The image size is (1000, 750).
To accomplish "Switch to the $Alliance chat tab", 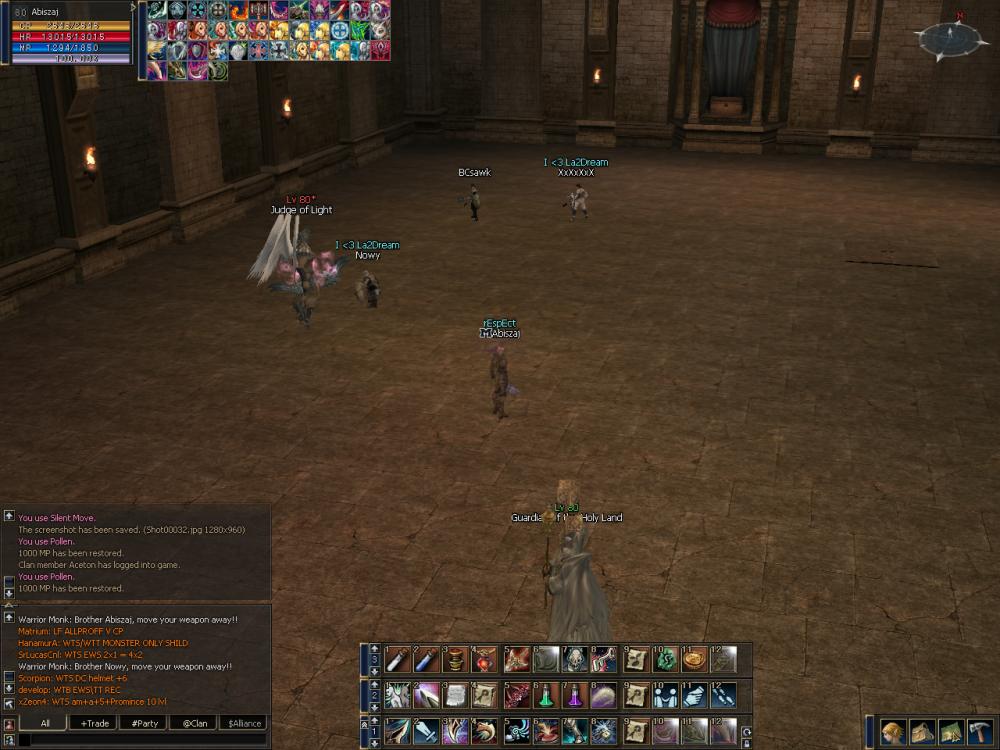I will pos(244,723).
